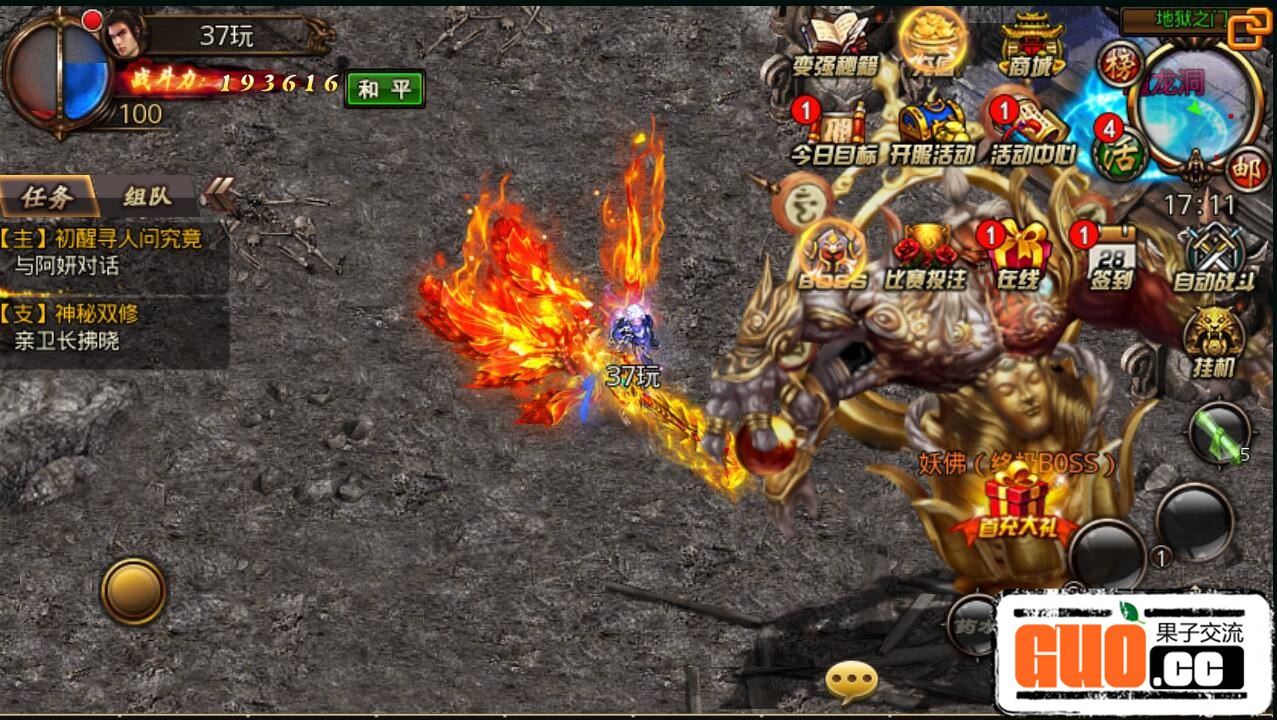Open the BOSS helmet icon
This screenshot has width=1277, height=720.
pos(832,255)
